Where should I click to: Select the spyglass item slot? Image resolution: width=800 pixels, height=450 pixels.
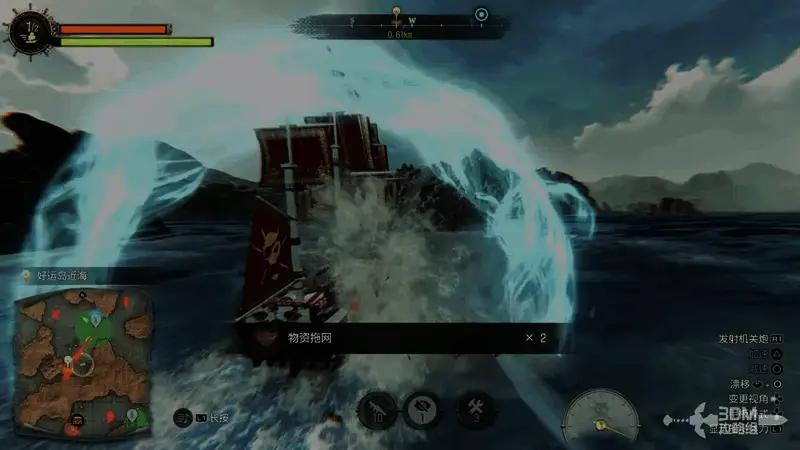point(375,409)
